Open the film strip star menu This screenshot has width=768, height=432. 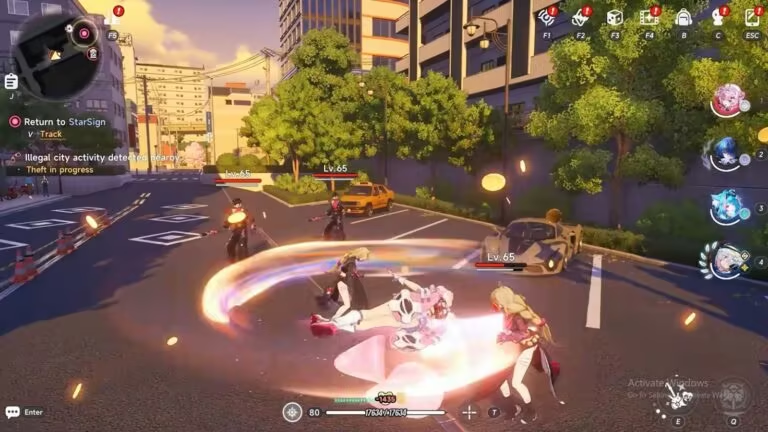[x=648, y=17]
